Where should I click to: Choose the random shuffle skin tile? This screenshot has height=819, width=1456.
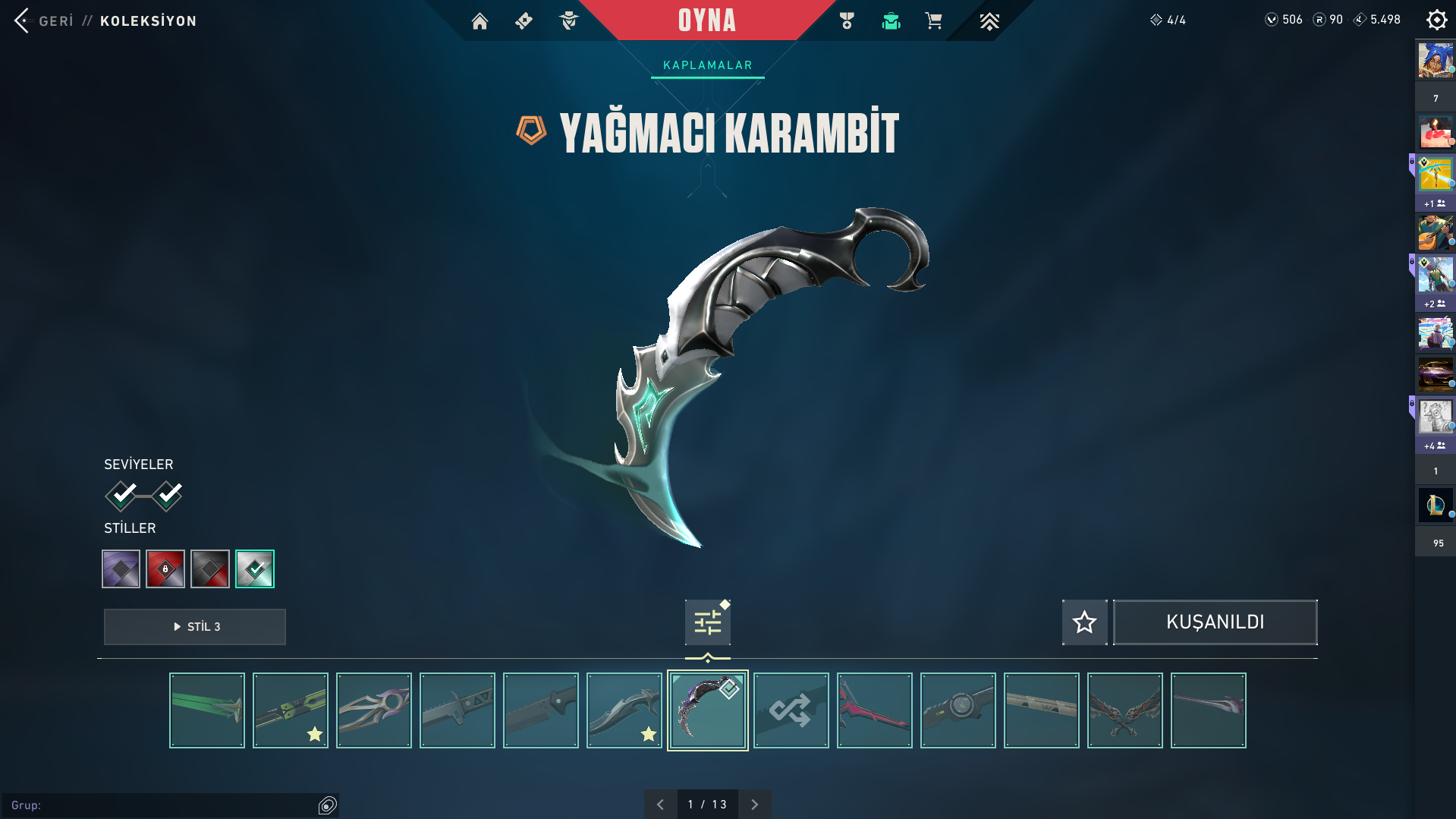(791, 710)
